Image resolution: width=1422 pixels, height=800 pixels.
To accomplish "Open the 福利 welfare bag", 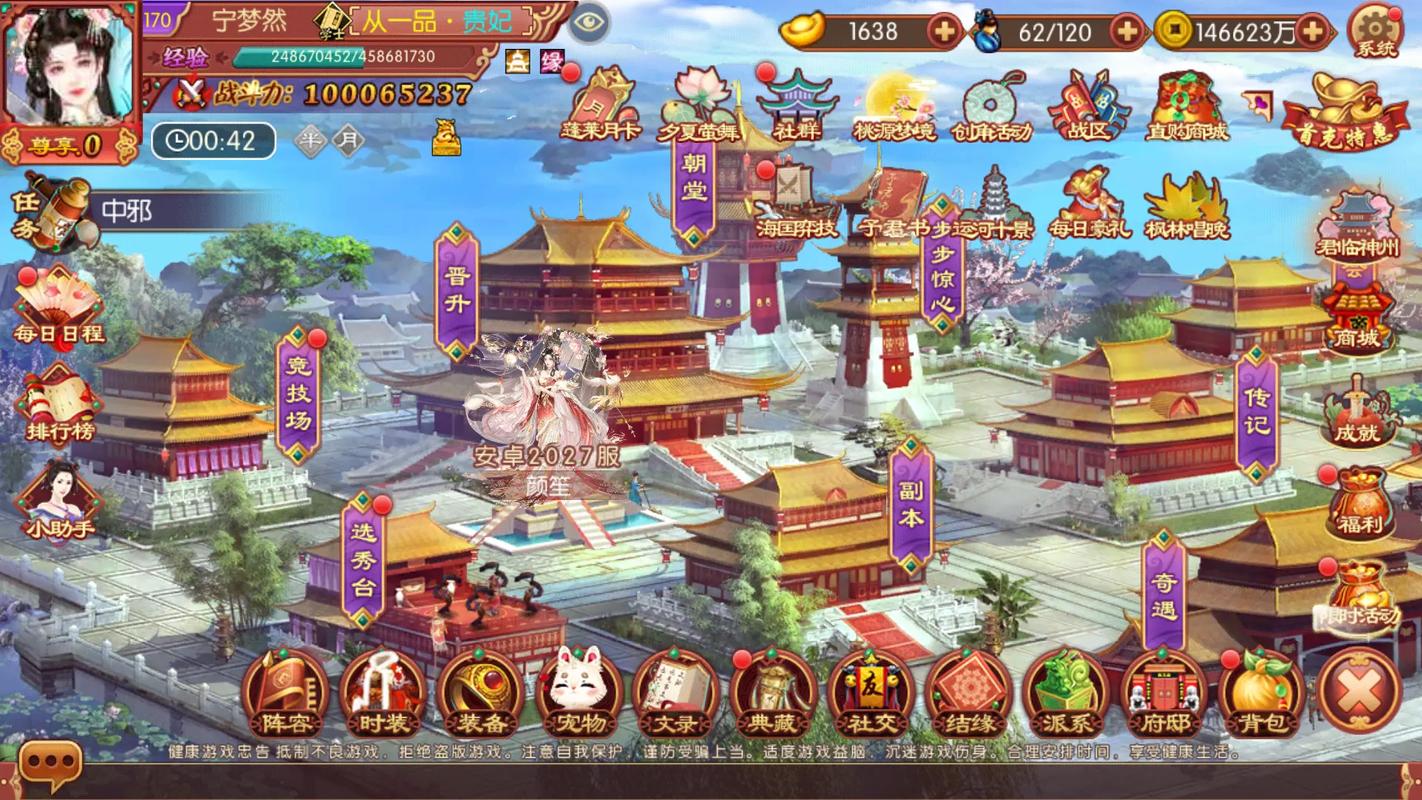I will click(x=1358, y=502).
